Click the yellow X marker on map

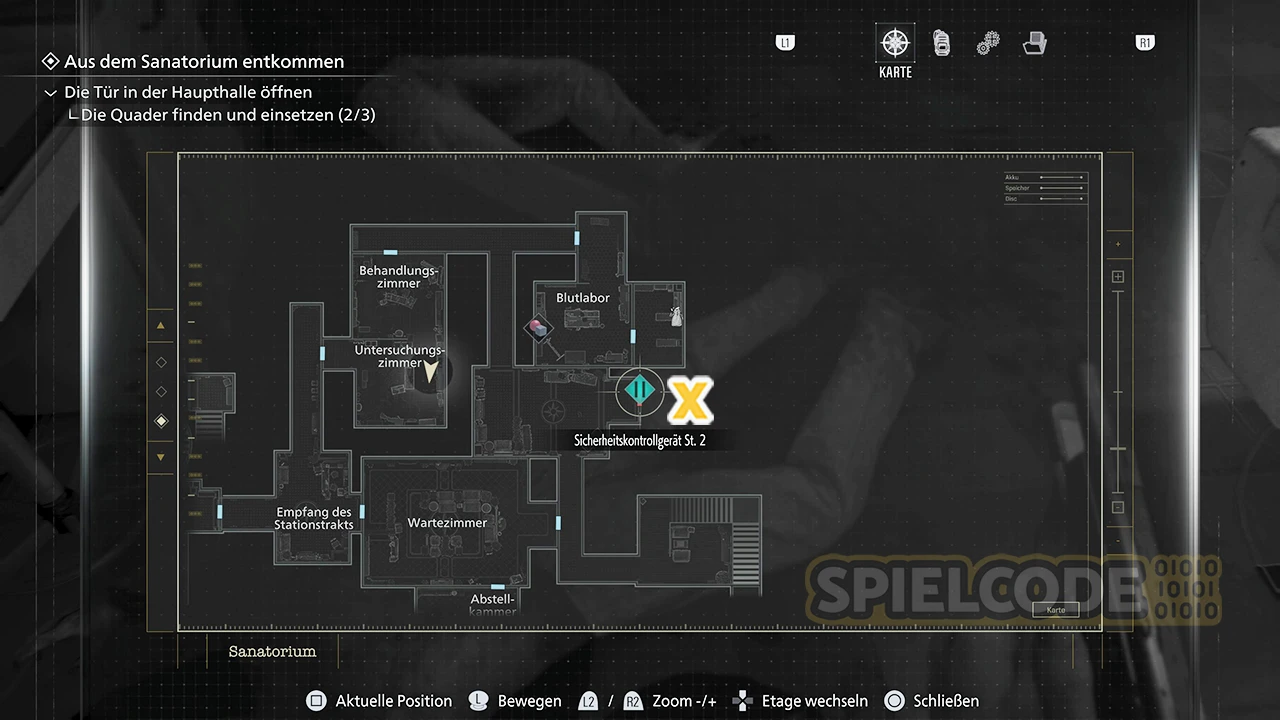pos(690,400)
